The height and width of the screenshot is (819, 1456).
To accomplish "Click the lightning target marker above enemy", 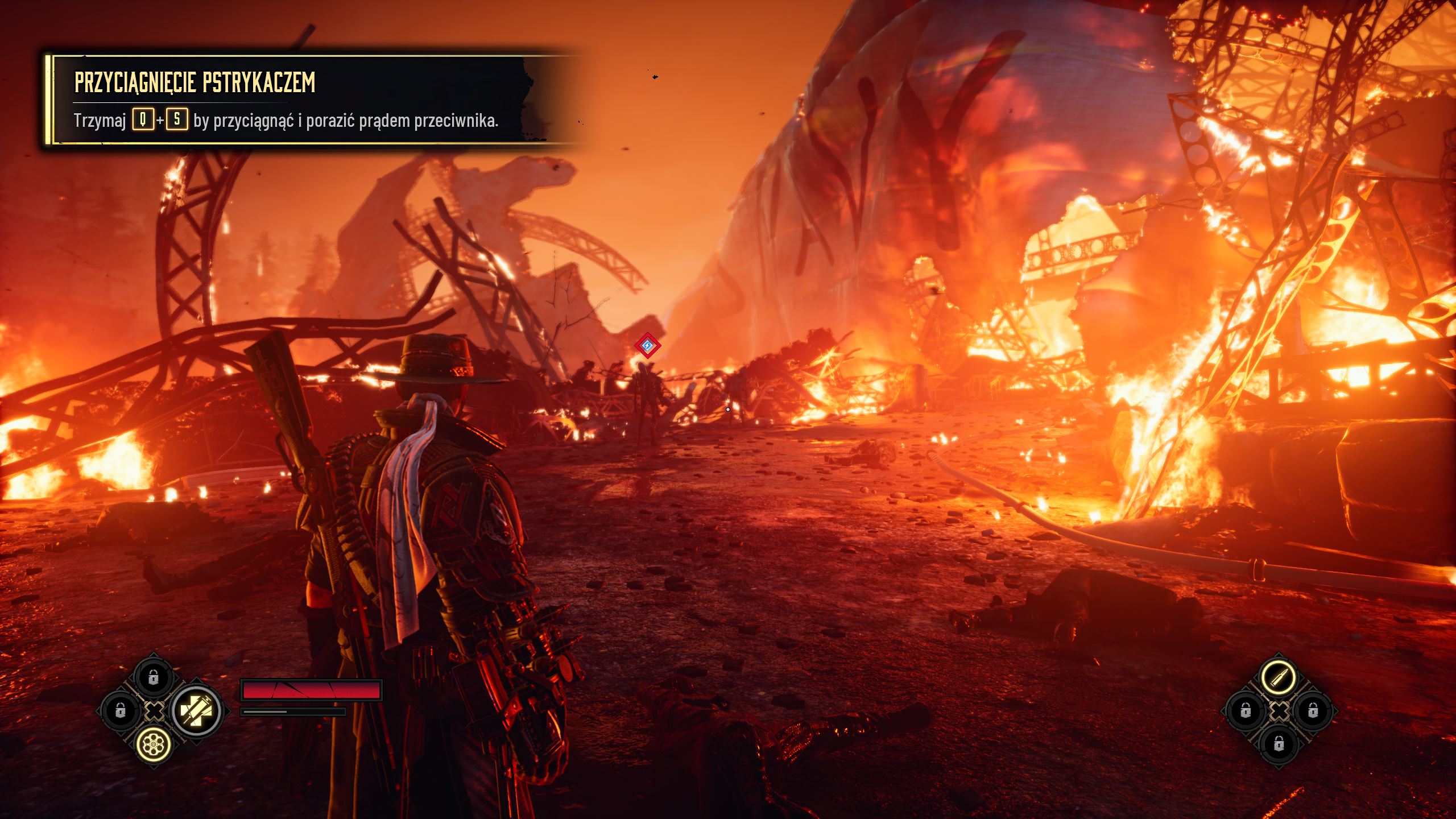I will click(x=647, y=345).
